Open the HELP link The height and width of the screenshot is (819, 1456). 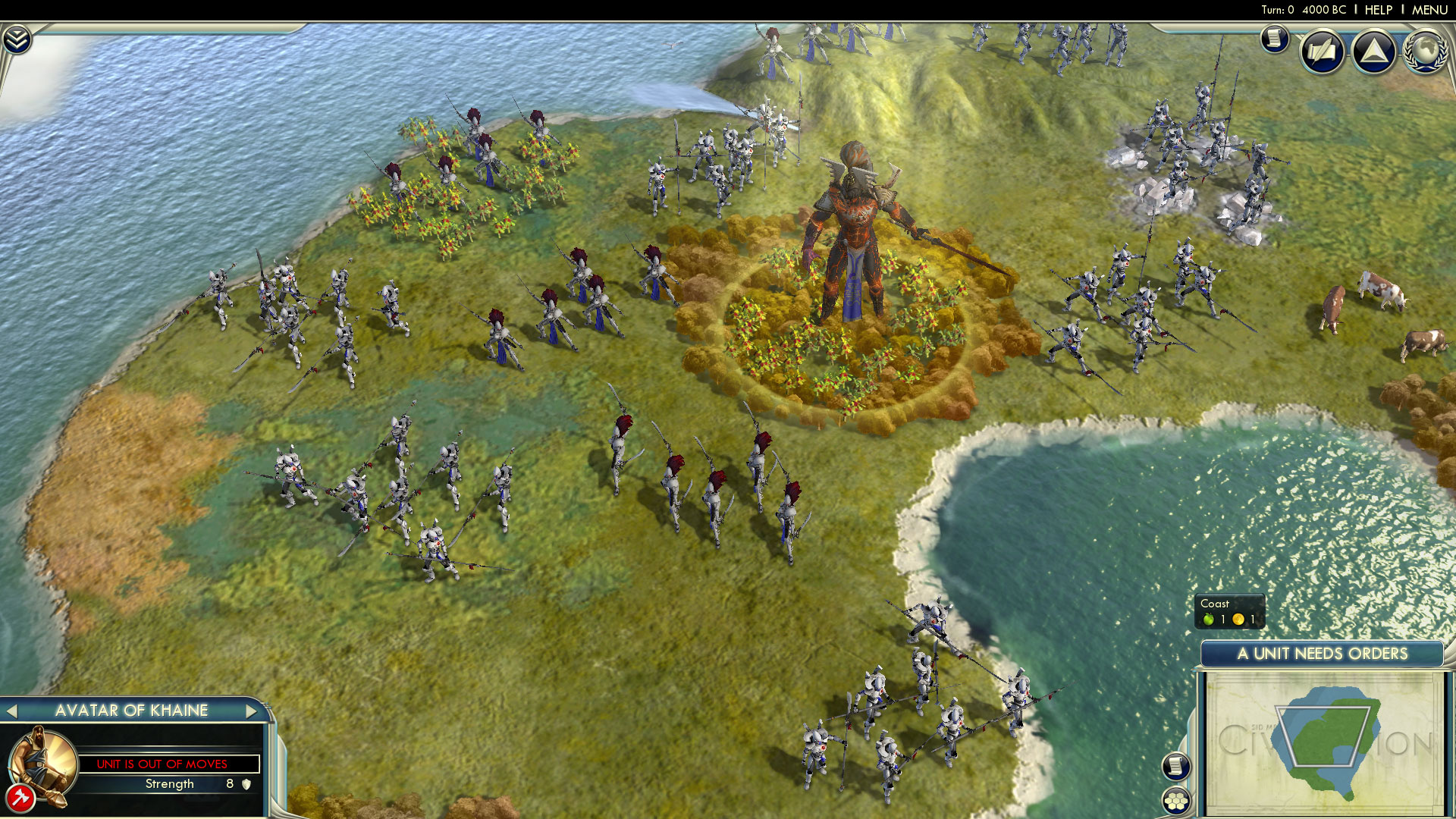(1378, 10)
